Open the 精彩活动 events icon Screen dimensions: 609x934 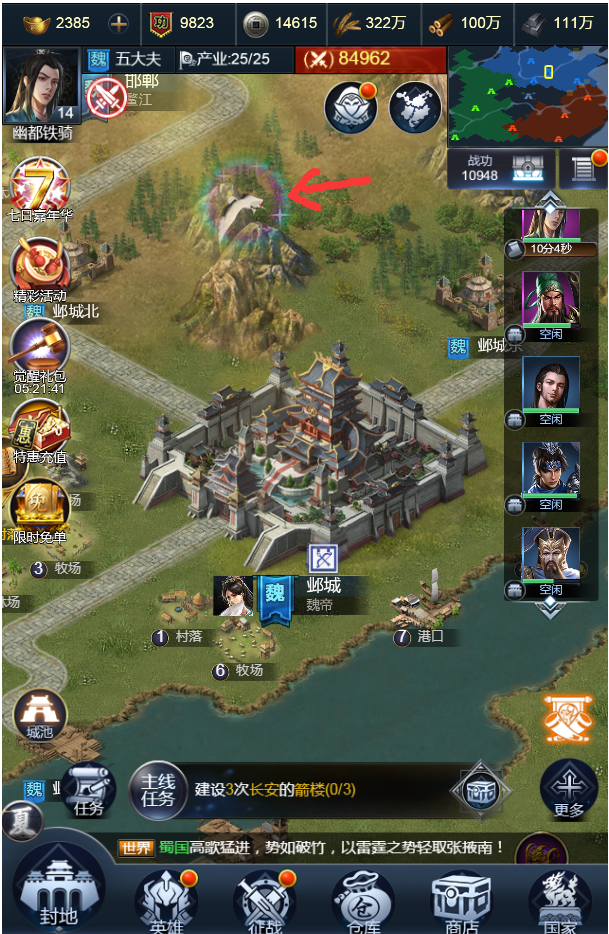[x=40, y=266]
